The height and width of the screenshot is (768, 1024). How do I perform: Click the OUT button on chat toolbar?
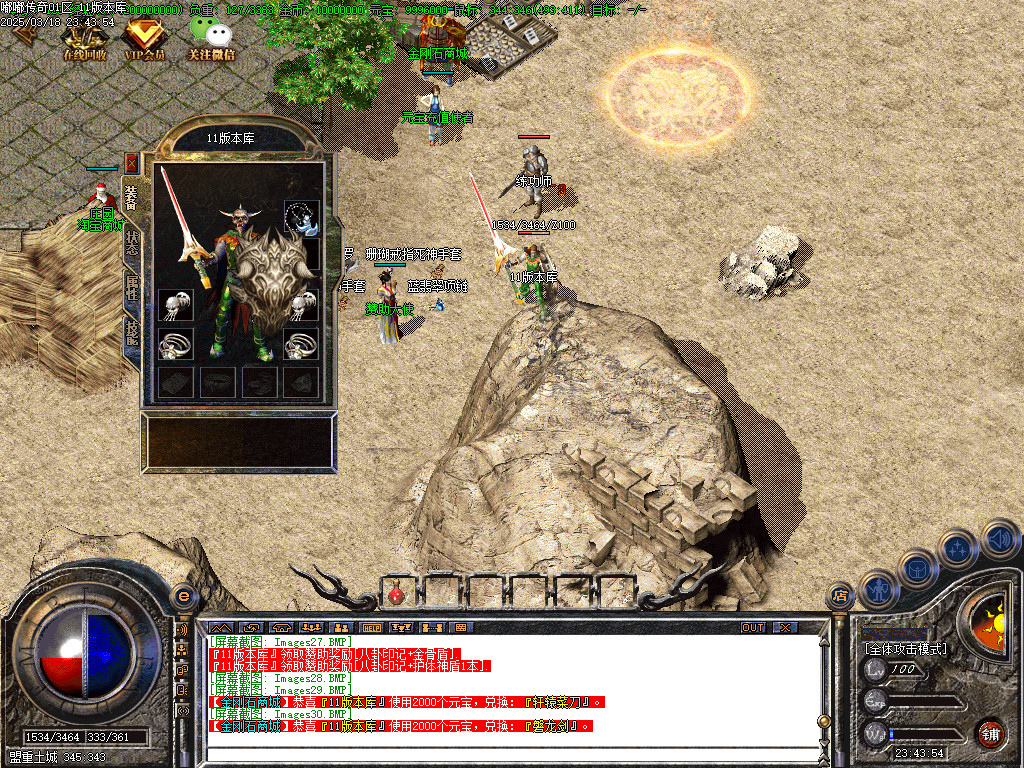click(753, 627)
